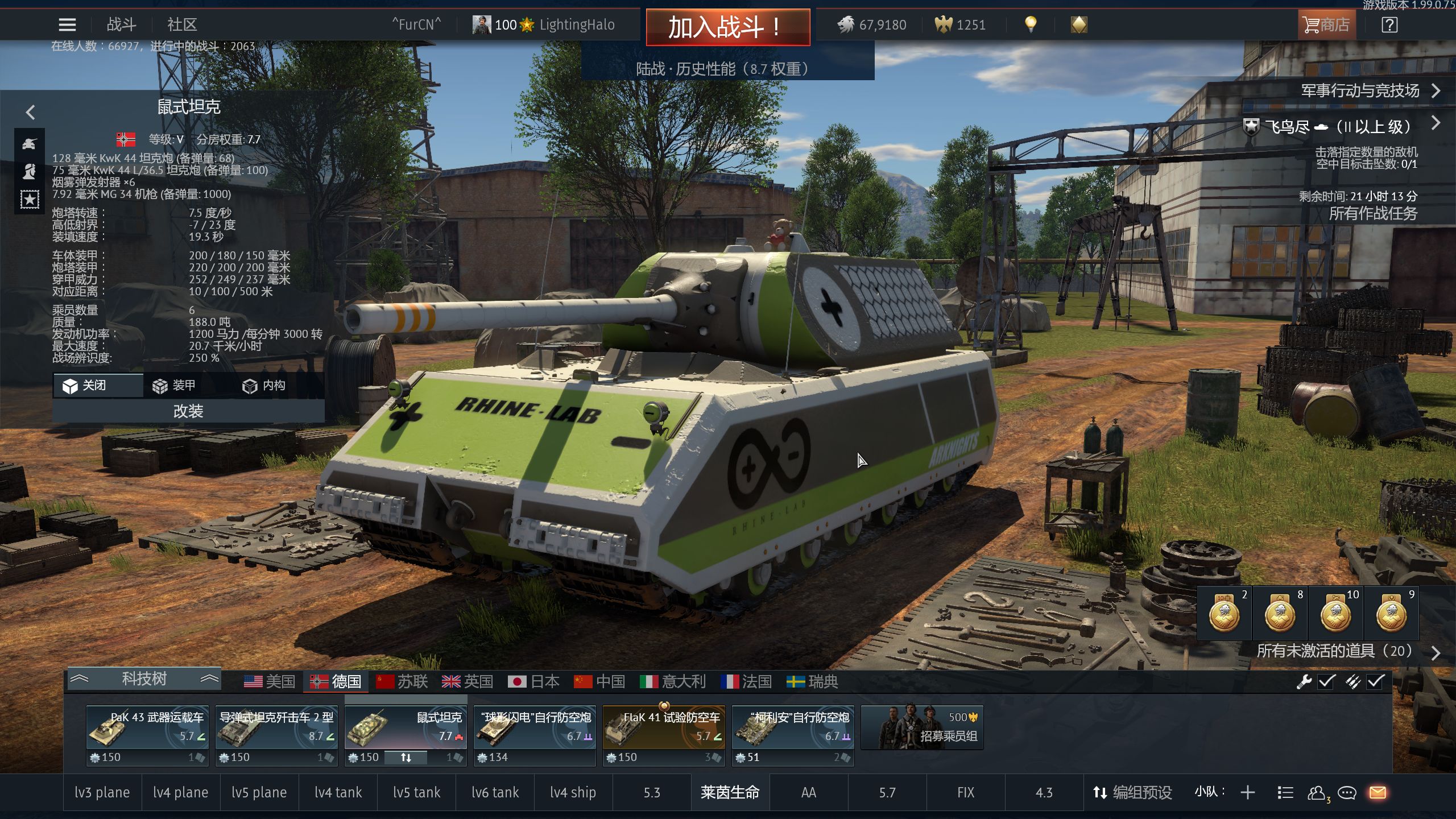
Task: Open the 改装 modifications panel
Action: (x=188, y=411)
